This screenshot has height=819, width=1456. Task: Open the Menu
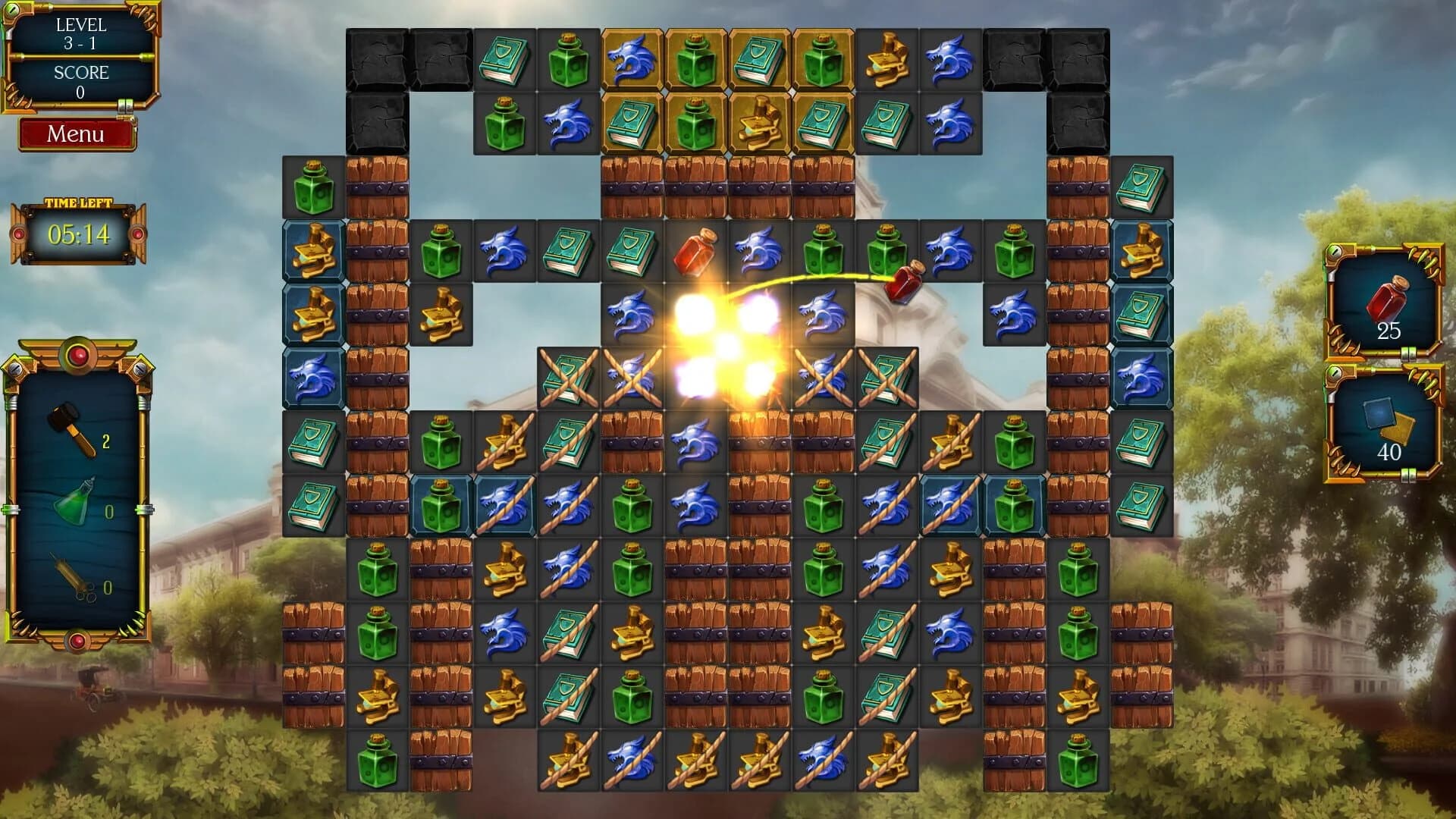tap(77, 135)
